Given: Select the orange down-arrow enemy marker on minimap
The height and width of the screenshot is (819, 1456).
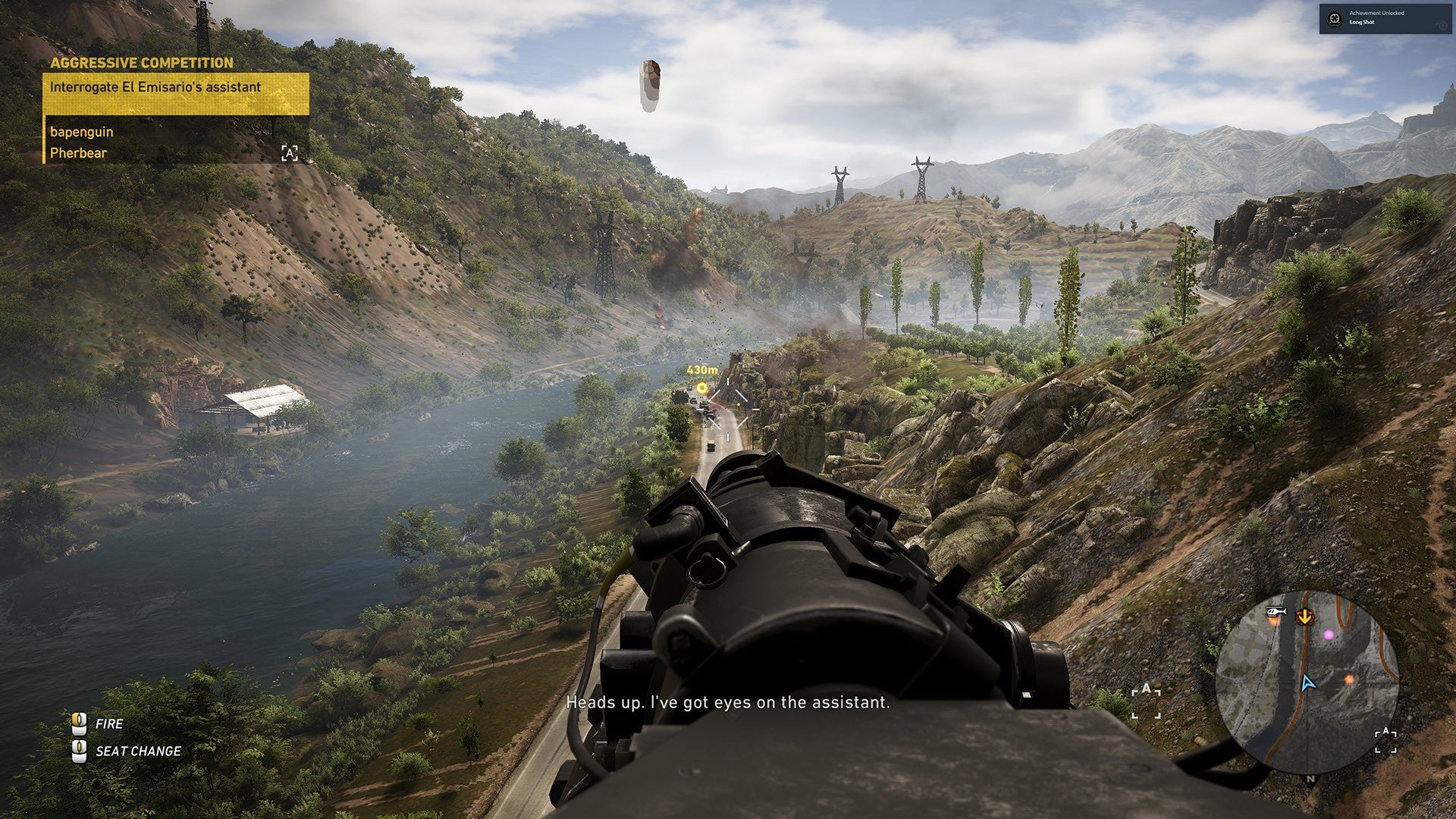Looking at the screenshot, I should pos(1304,617).
